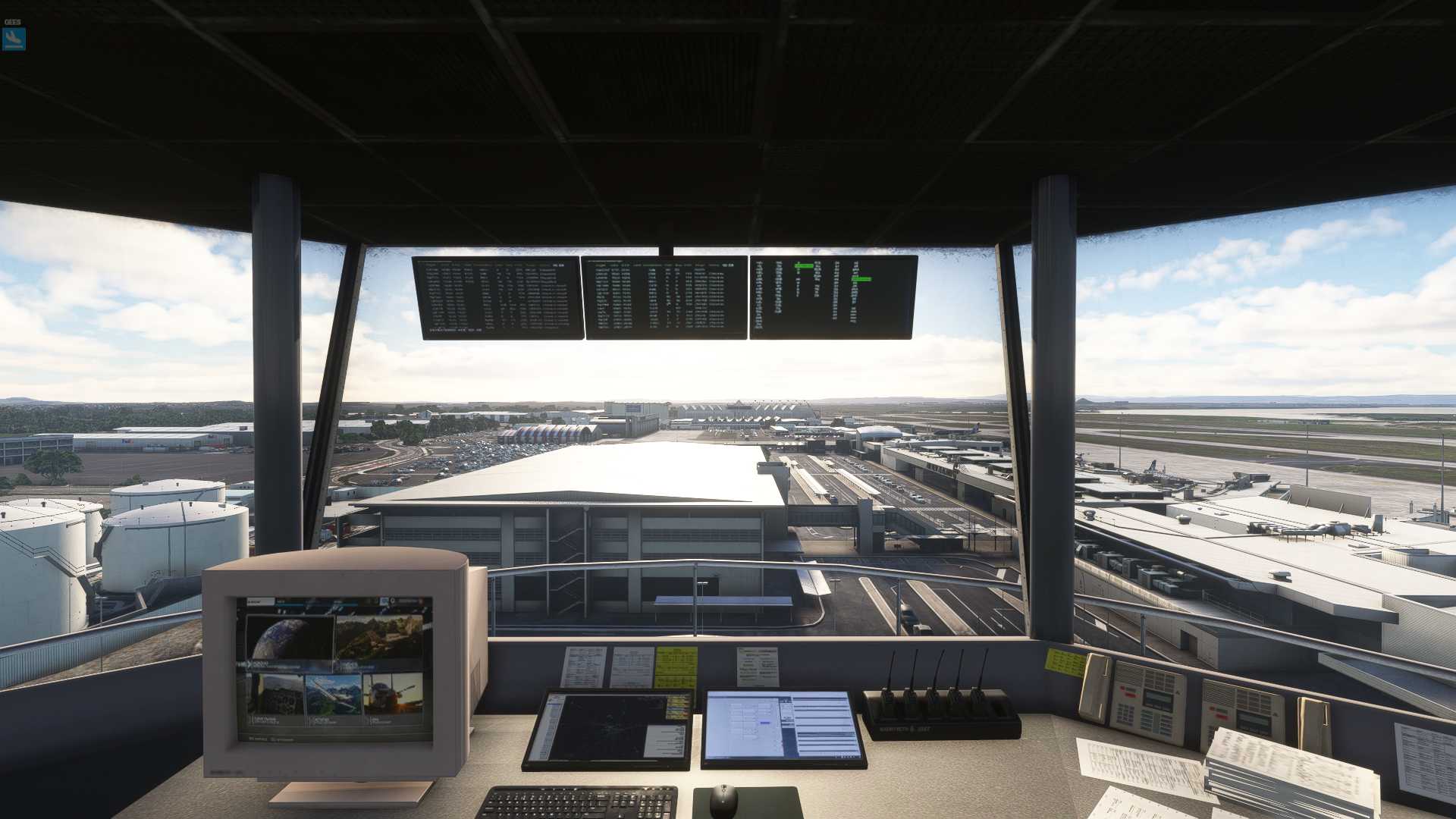The image size is (1456, 819).
Task: Open the GEES landing plane overlay icon
Action: (x=14, y=39)
